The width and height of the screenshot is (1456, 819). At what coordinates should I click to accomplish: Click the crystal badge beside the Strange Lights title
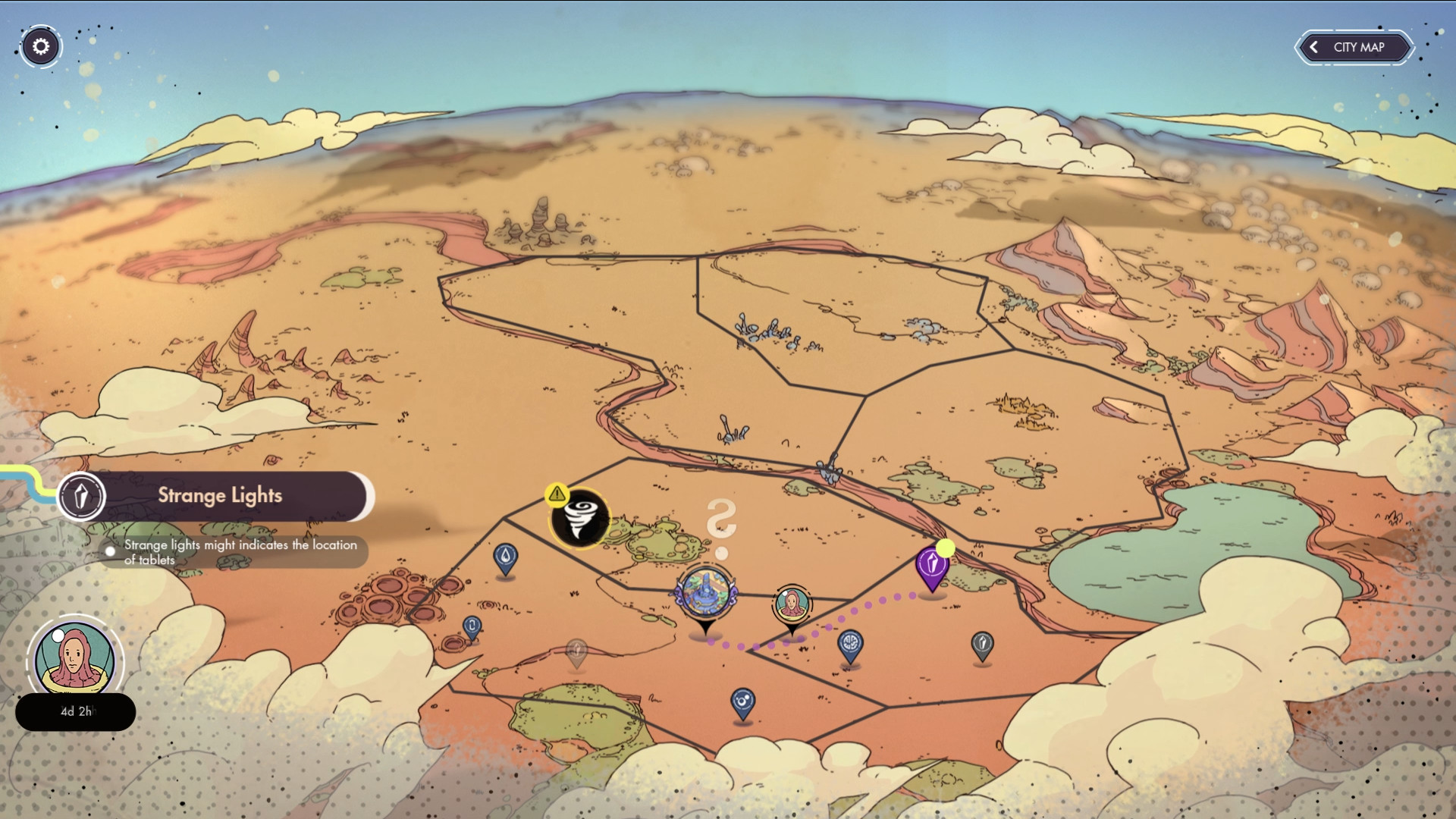tap(83, 496)
